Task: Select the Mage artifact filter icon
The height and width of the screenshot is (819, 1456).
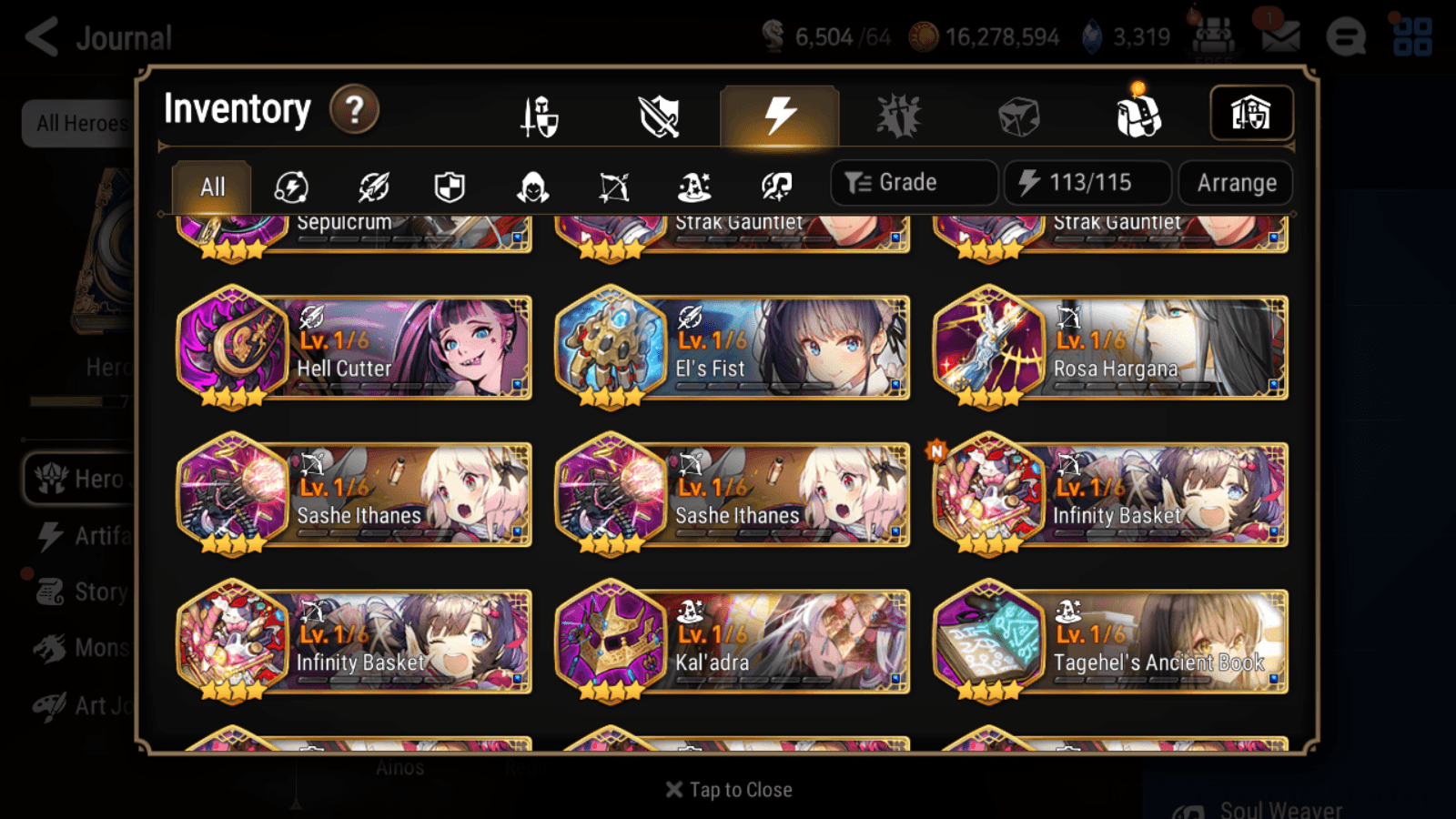Action: pos(696,187)
